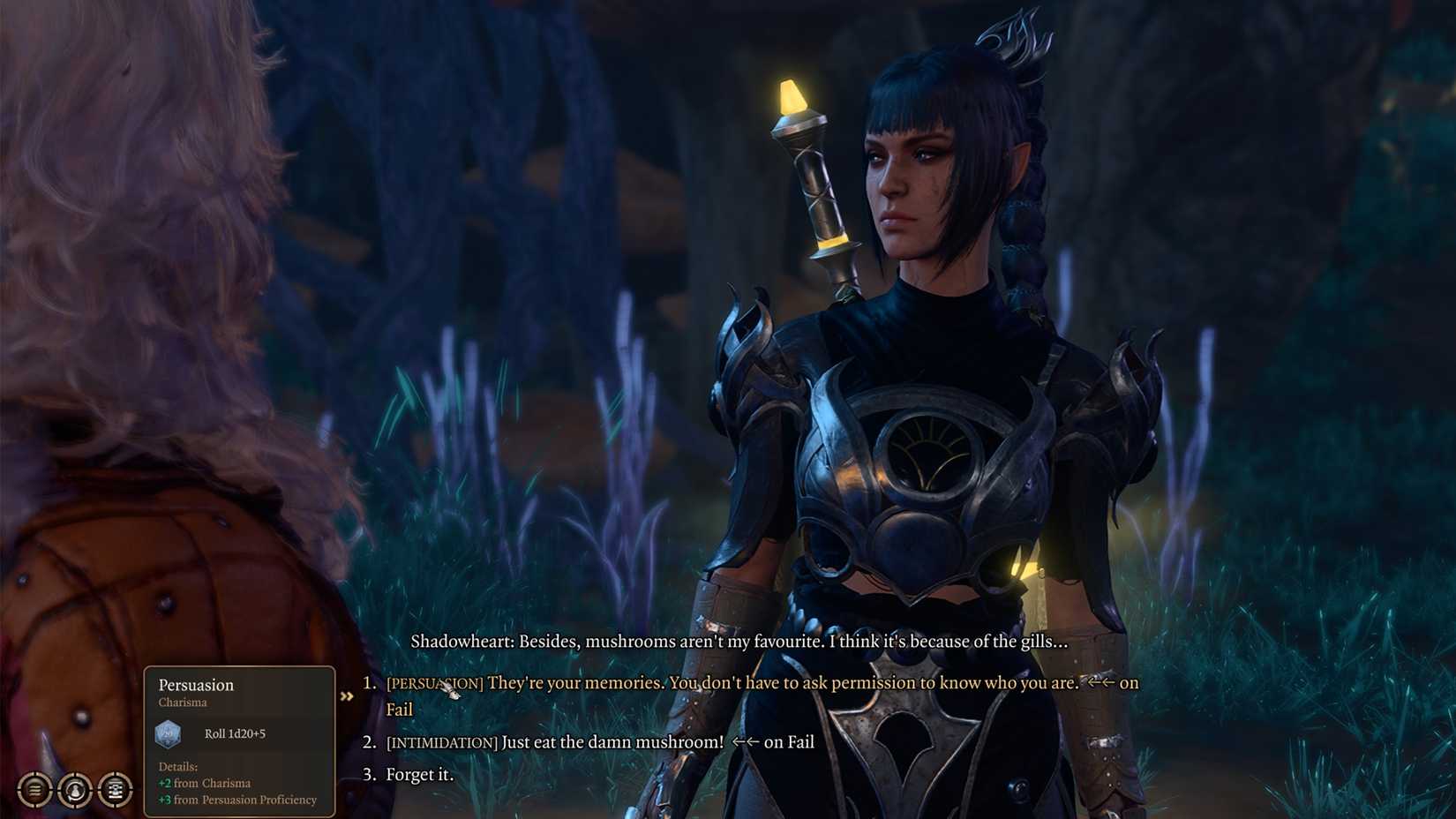Click the ornate ring around the history icon

point(116,774)
